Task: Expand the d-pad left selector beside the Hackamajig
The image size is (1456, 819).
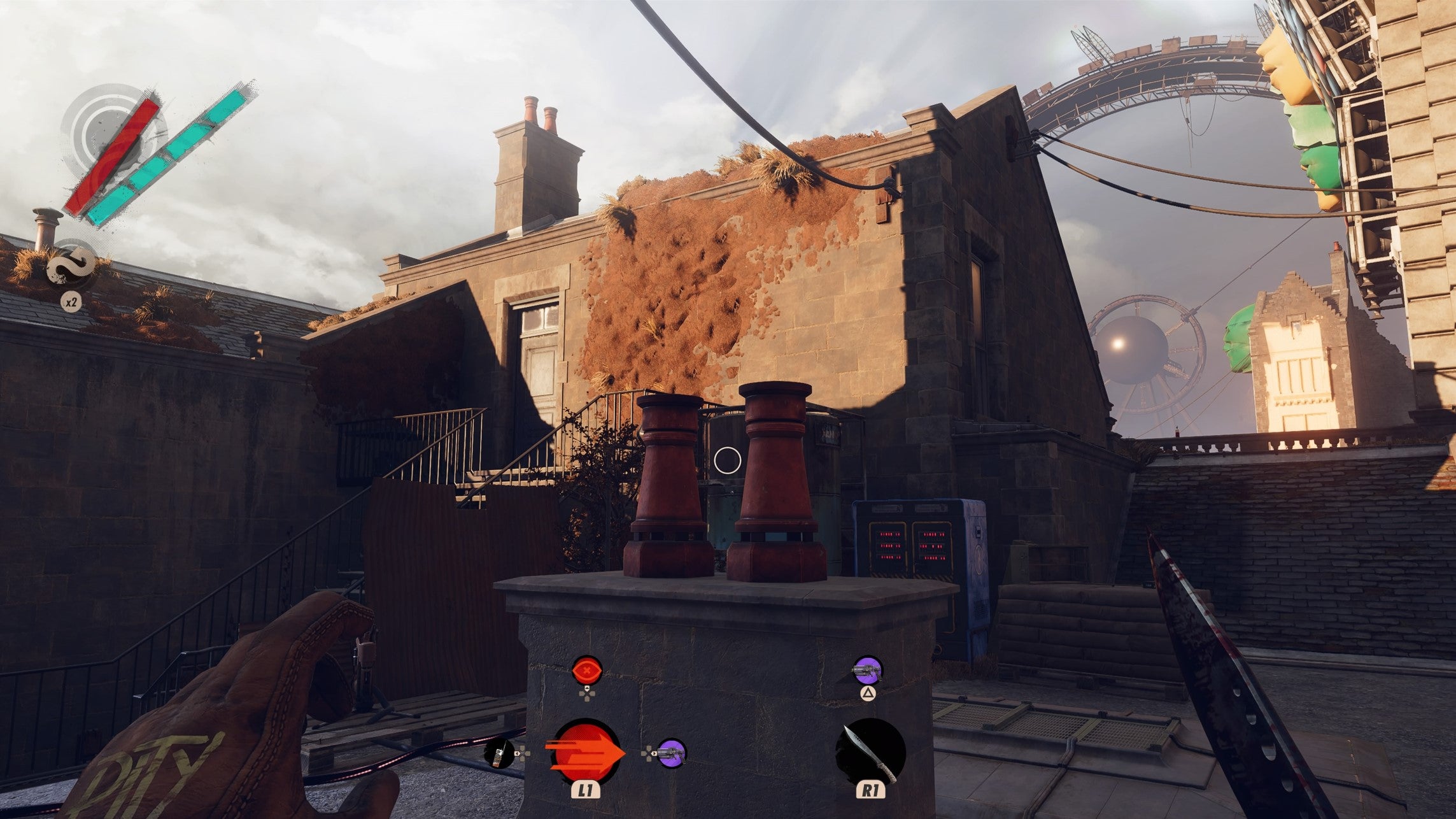Action: (x=523, y=753)
